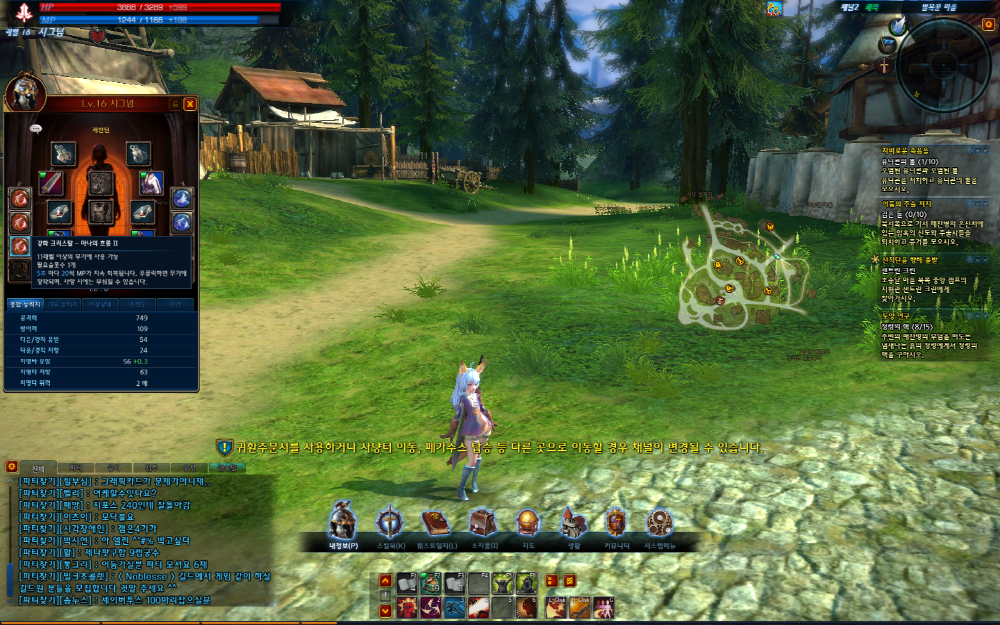Close the Lv.16 character profile window
The width and height of the screenshot is (1000, 625).
coord(189,103)
